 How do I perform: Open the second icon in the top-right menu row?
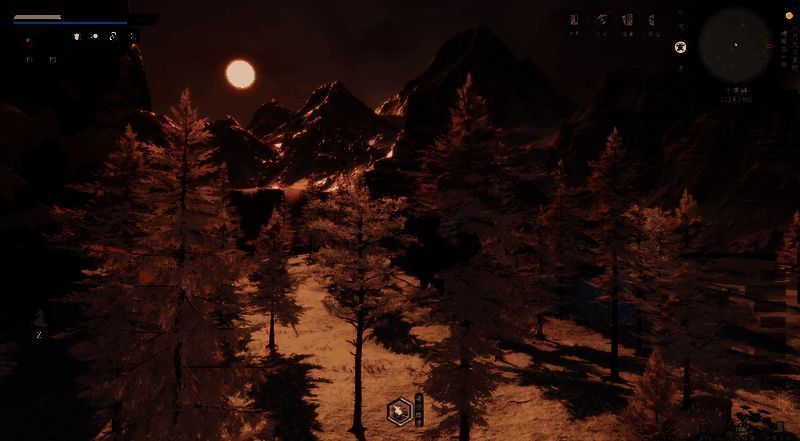(x=601, y=20)
